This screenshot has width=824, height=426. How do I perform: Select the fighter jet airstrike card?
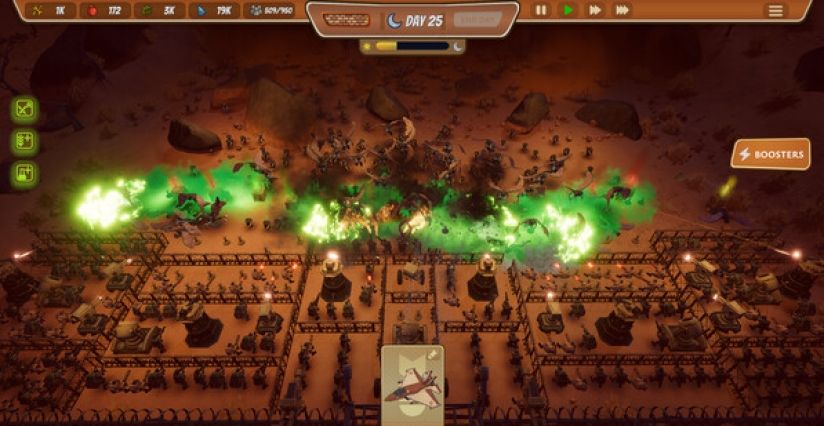tap(412, 386)
